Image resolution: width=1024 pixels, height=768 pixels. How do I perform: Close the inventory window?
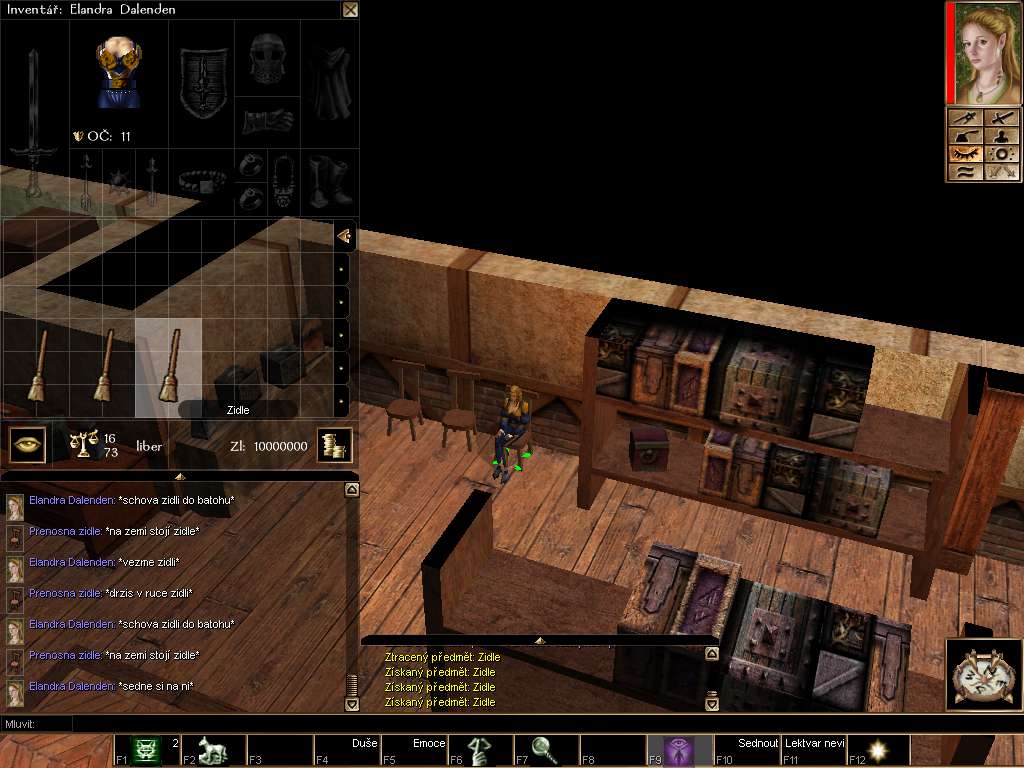(350, 10)
